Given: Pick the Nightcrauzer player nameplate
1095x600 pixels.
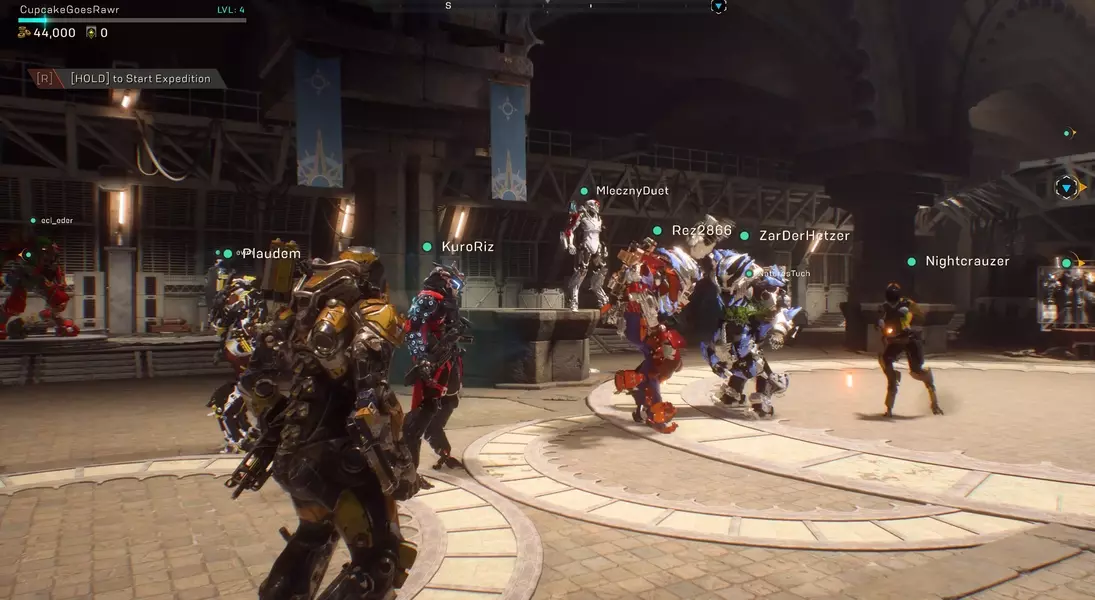Looking at the screenshot, I should (x=967, y=262).
